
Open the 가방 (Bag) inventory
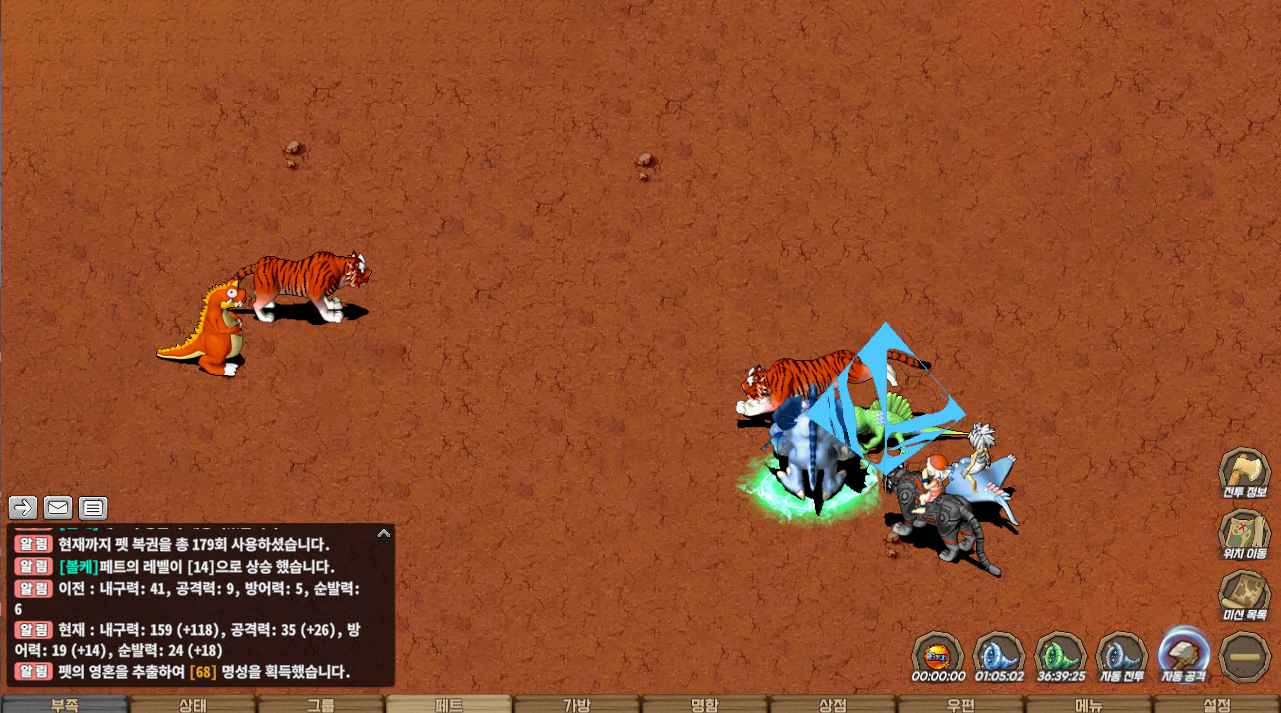pyautogui.click(x=577, y=704)
